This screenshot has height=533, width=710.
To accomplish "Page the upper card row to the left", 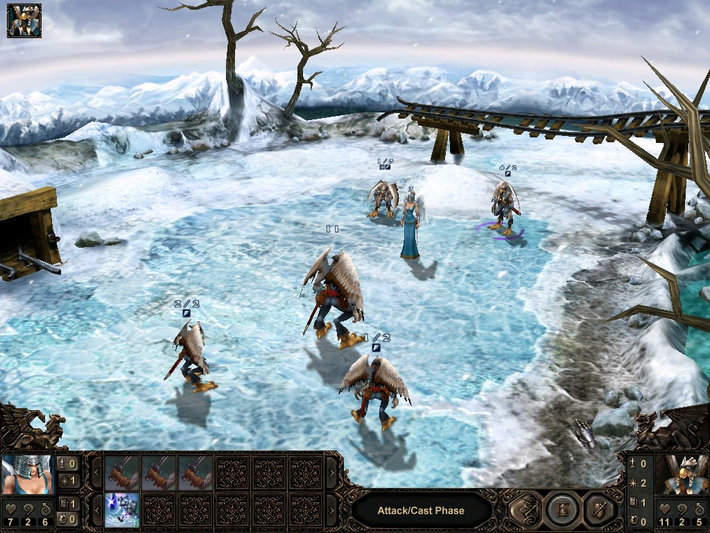I will coord(96,472).
